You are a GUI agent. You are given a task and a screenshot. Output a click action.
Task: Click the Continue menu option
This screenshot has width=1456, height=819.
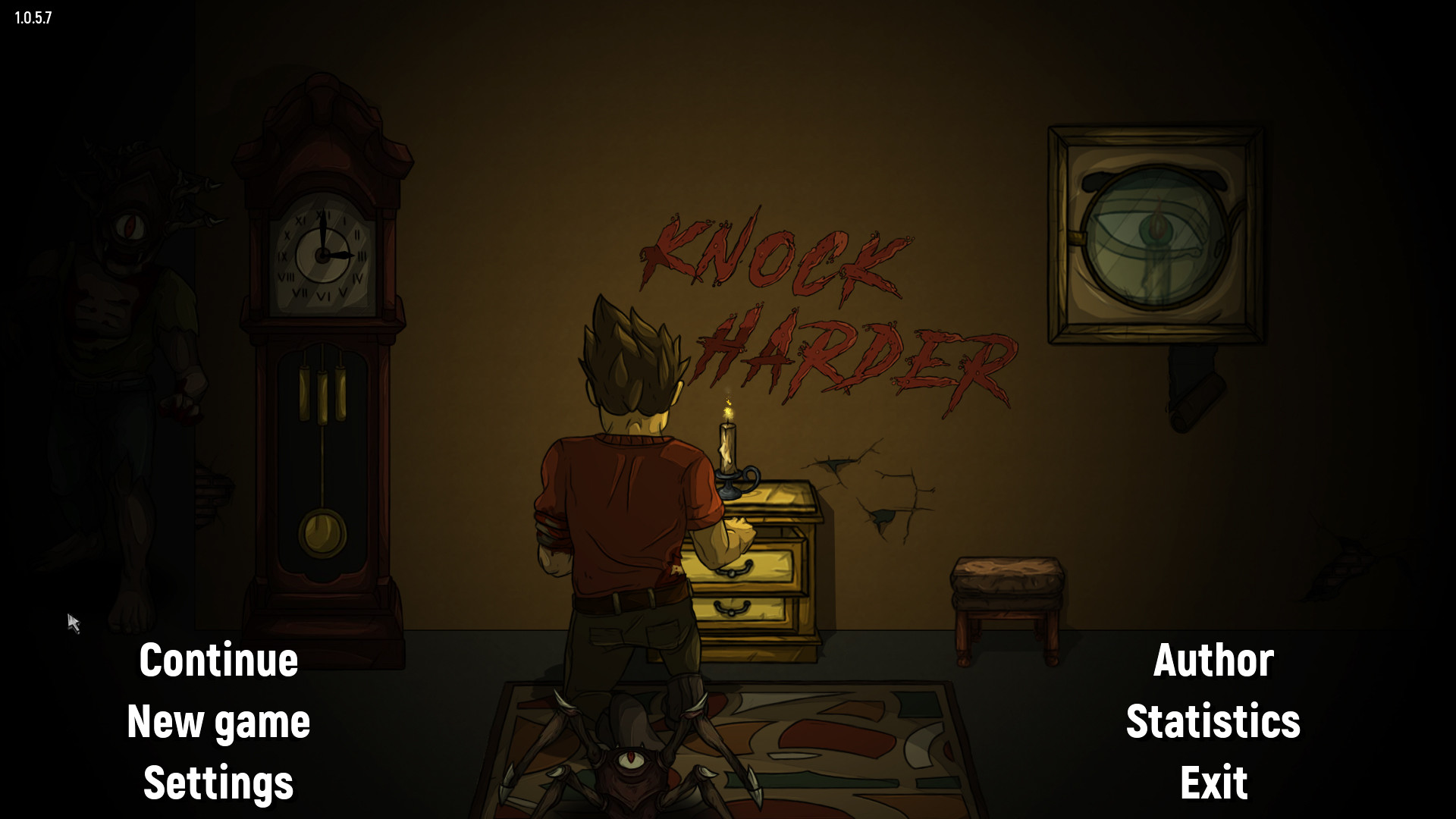218,659
